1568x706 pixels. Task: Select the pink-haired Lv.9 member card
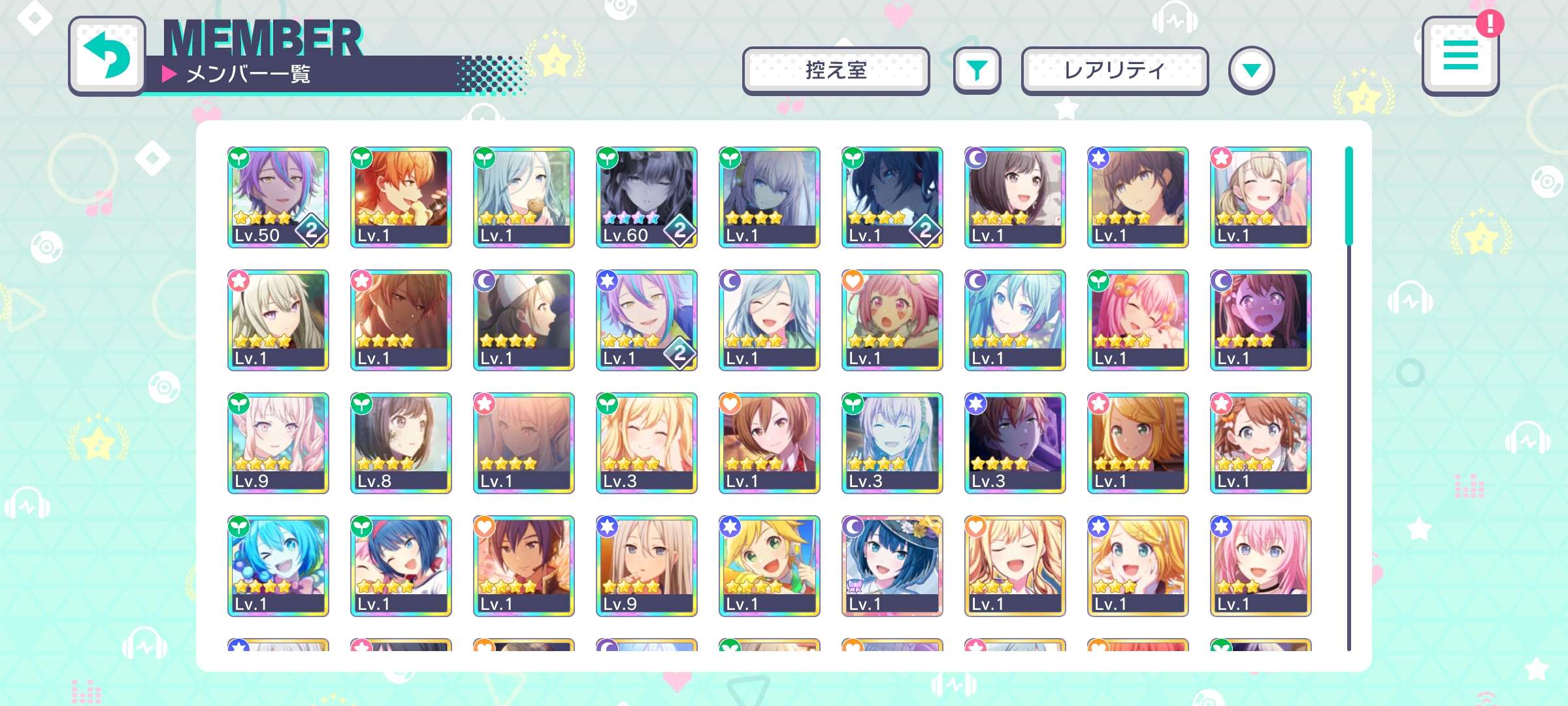click(278, 443)
